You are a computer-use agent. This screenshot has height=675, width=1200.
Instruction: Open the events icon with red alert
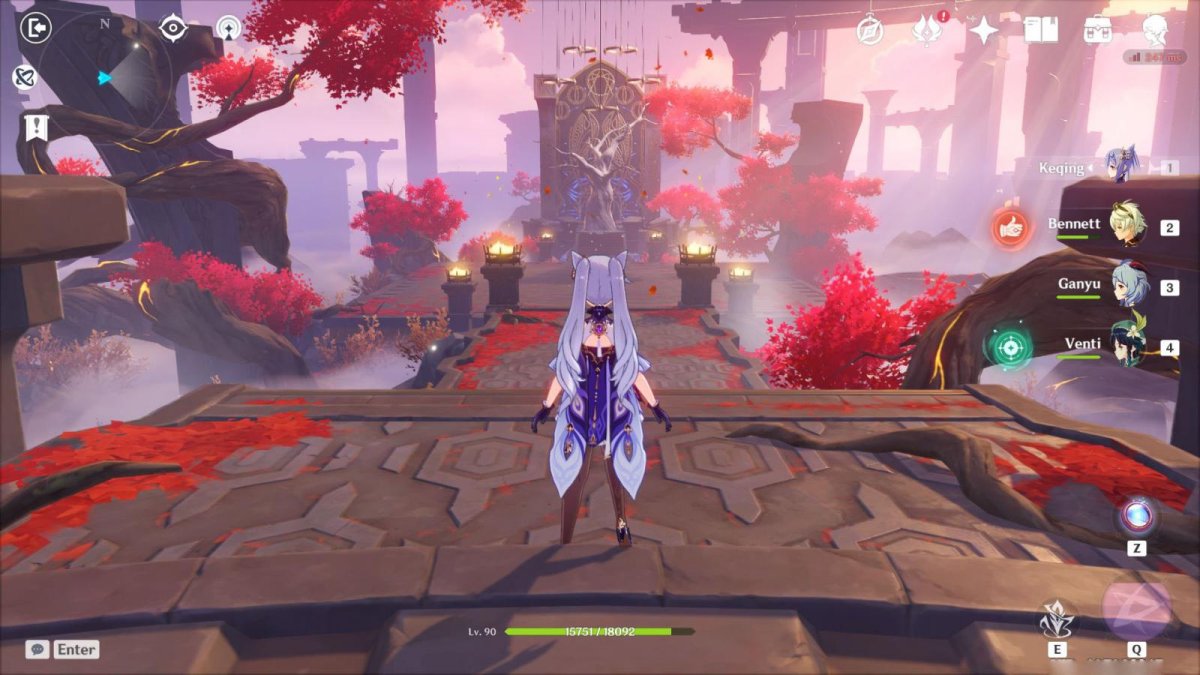click(928, 30)
